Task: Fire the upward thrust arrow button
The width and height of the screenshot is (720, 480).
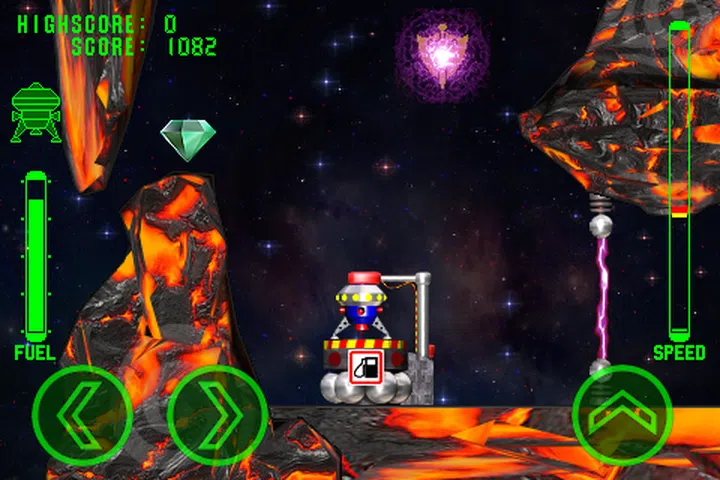Action: (622, 414)
